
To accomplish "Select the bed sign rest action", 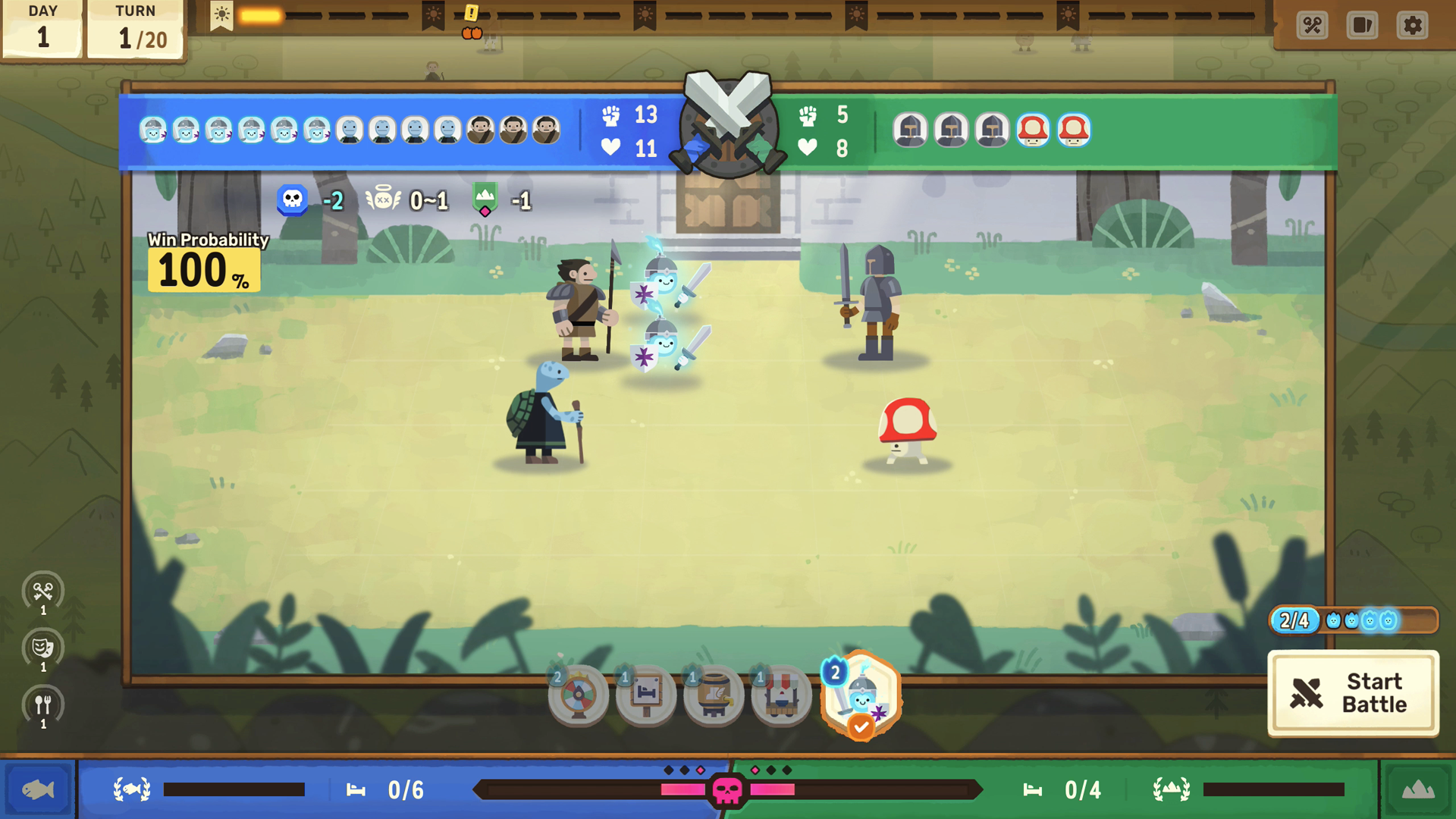I will 645,695.
